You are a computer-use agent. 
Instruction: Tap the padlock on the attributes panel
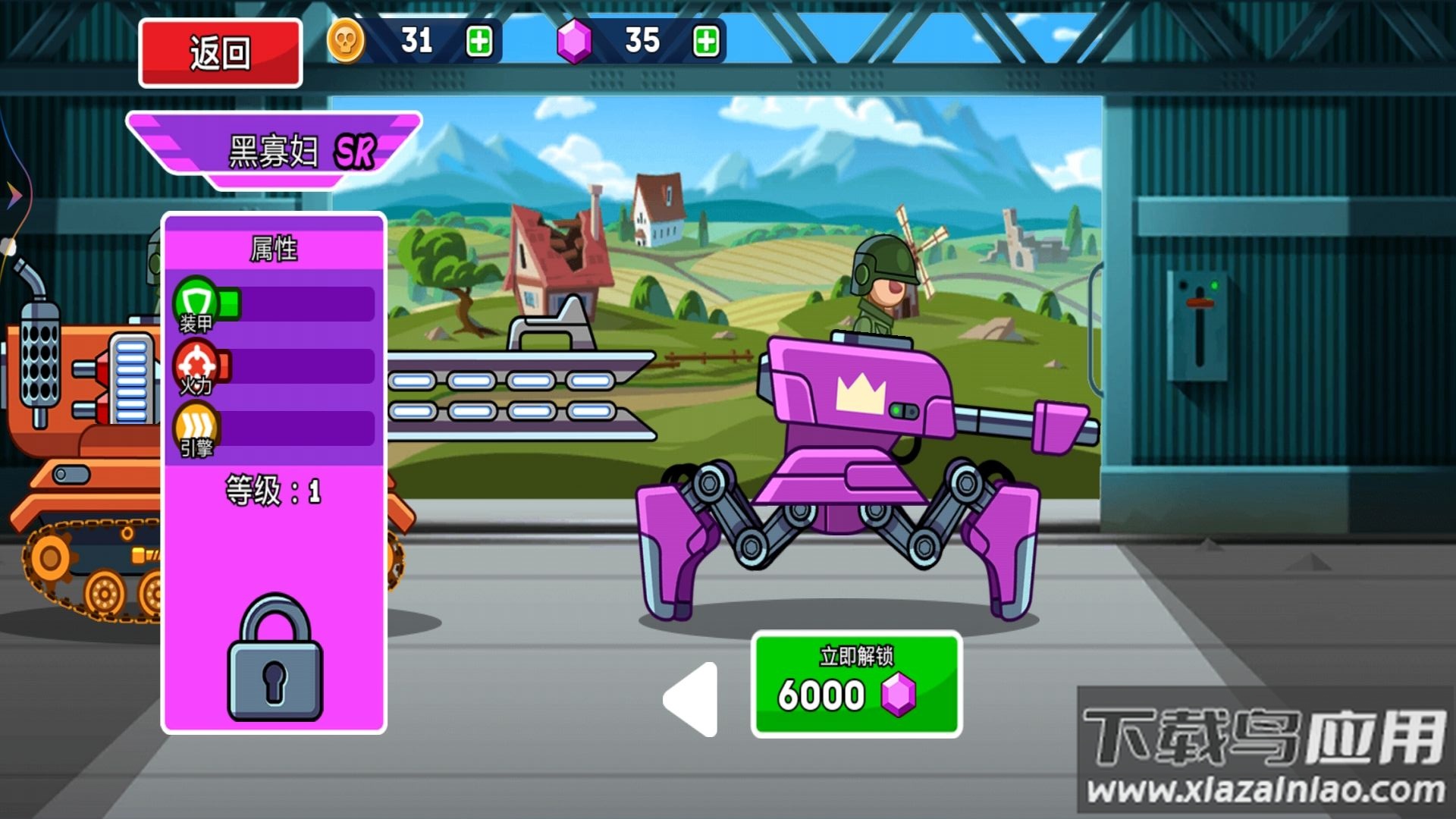click(275, 658)
